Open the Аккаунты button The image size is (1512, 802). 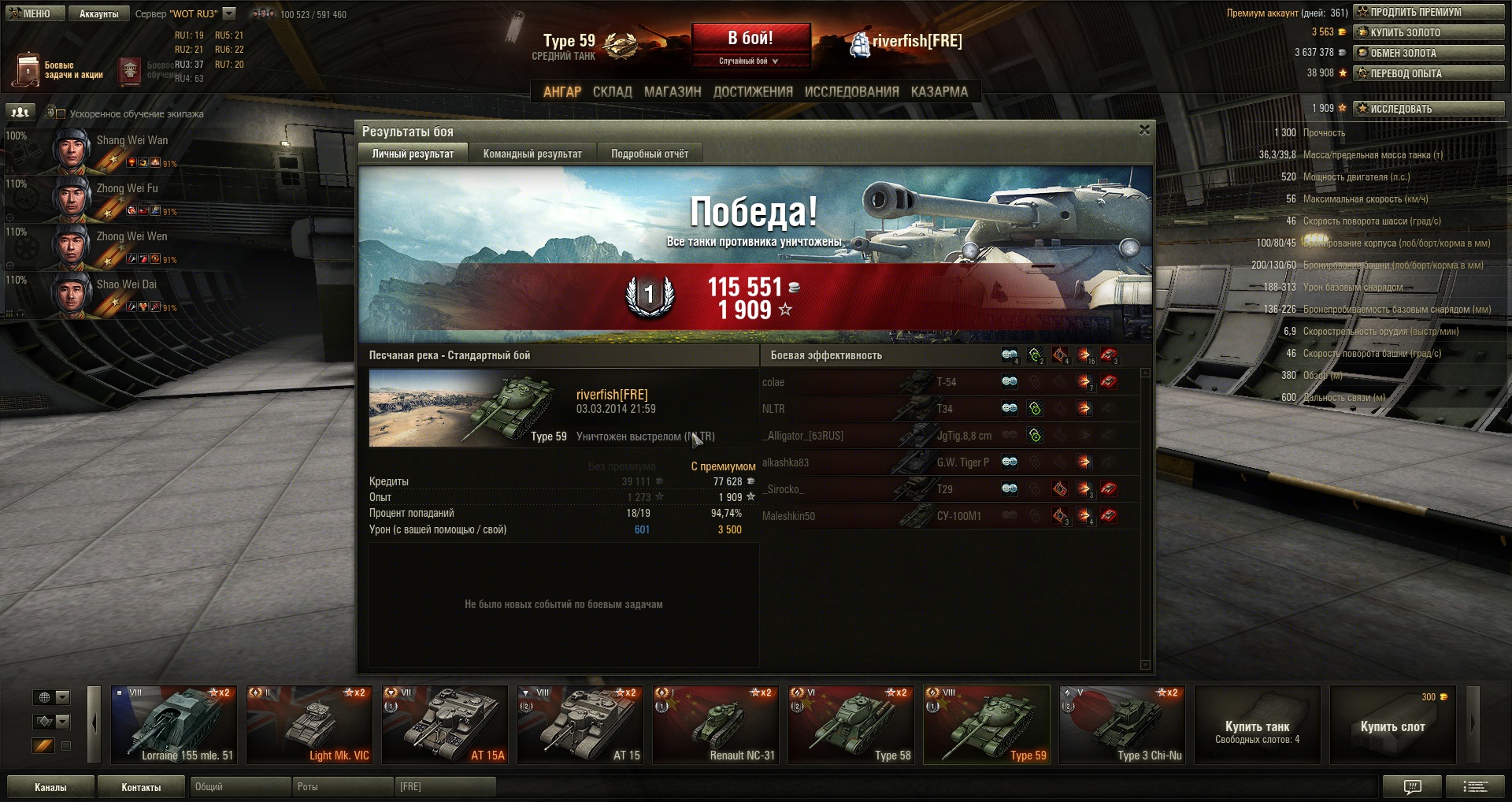tap(98, 13)
